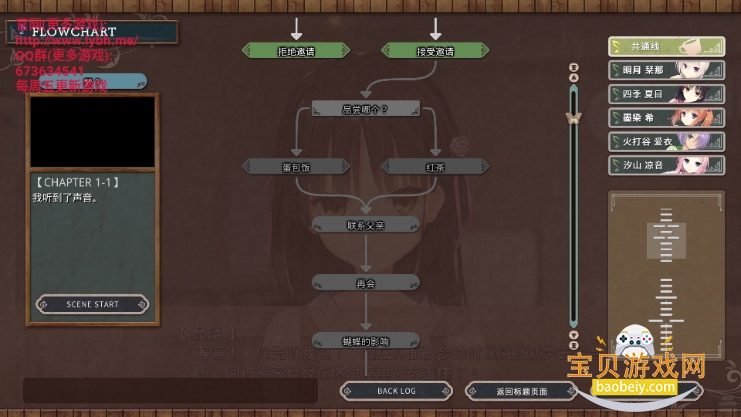This screenshot has width=741, height=417.
Task: Select the 蛋包饭 scene node
Action: pos(295,166)
